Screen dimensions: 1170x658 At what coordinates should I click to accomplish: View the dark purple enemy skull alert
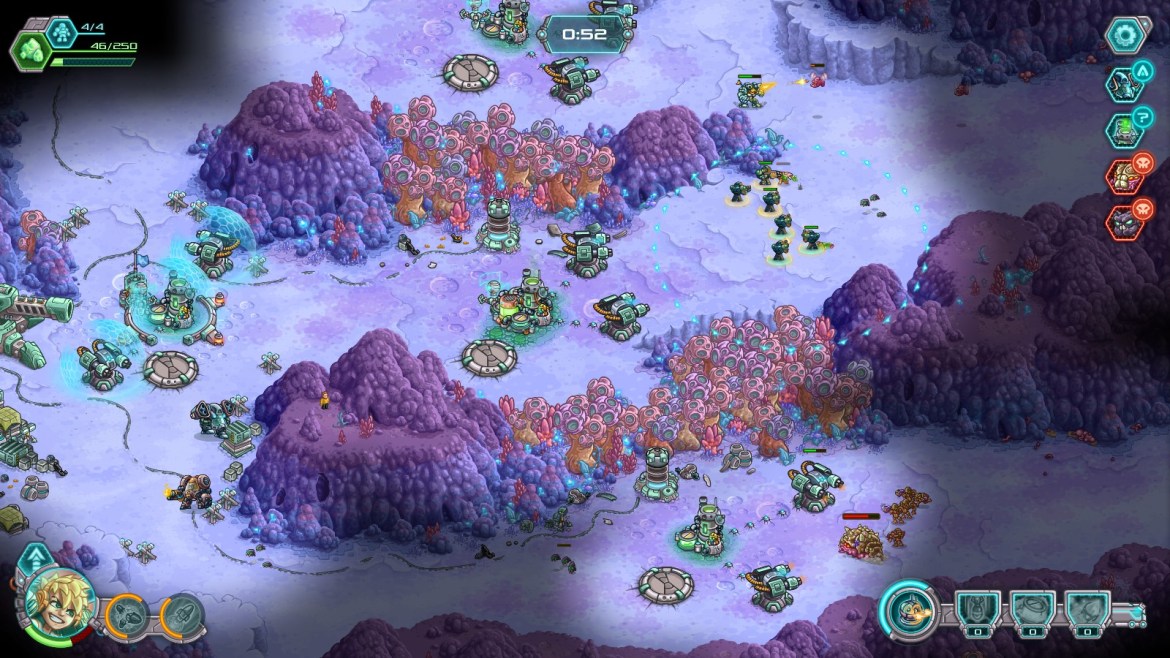(1124, 222)
